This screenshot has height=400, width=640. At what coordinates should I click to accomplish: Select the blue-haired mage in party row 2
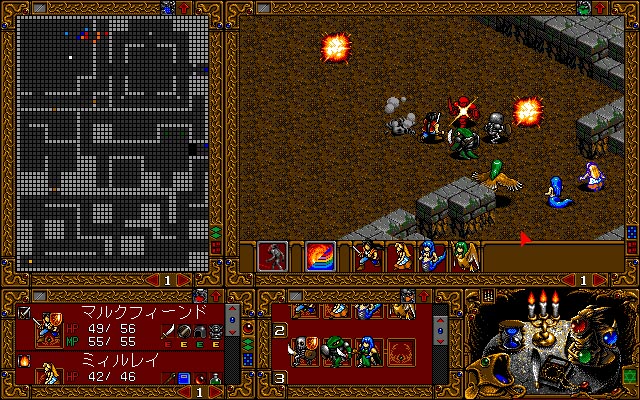tap(371, 349)
